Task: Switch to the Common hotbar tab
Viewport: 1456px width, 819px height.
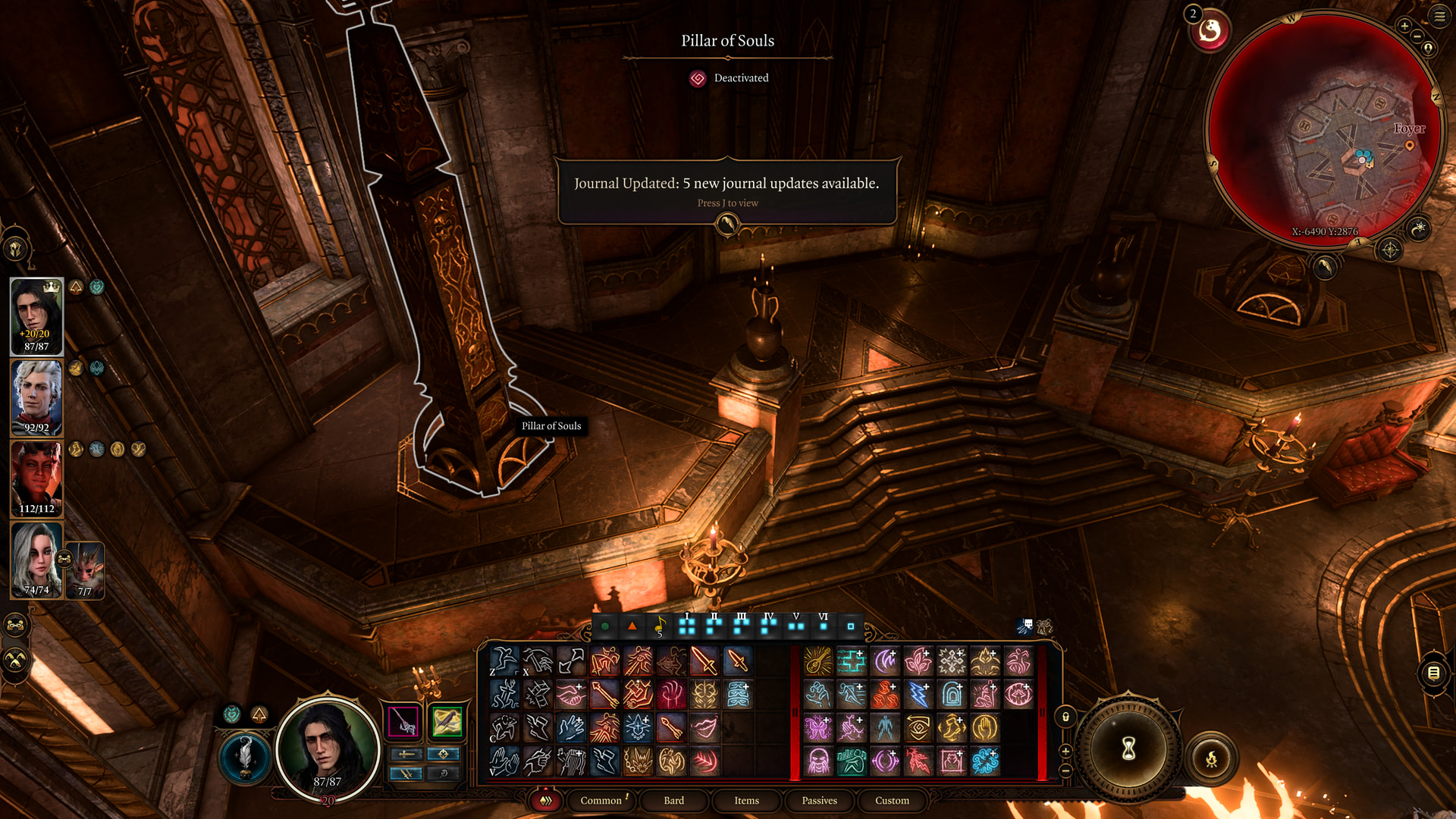Action: point(601,800)
